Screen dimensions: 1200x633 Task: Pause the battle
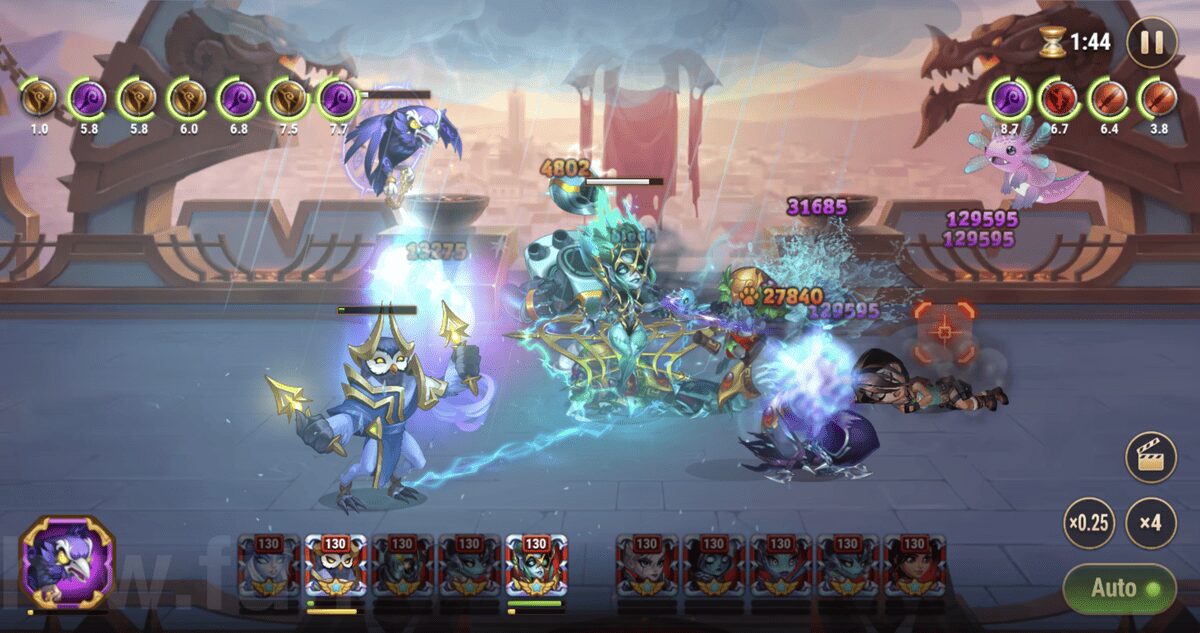1151,42
